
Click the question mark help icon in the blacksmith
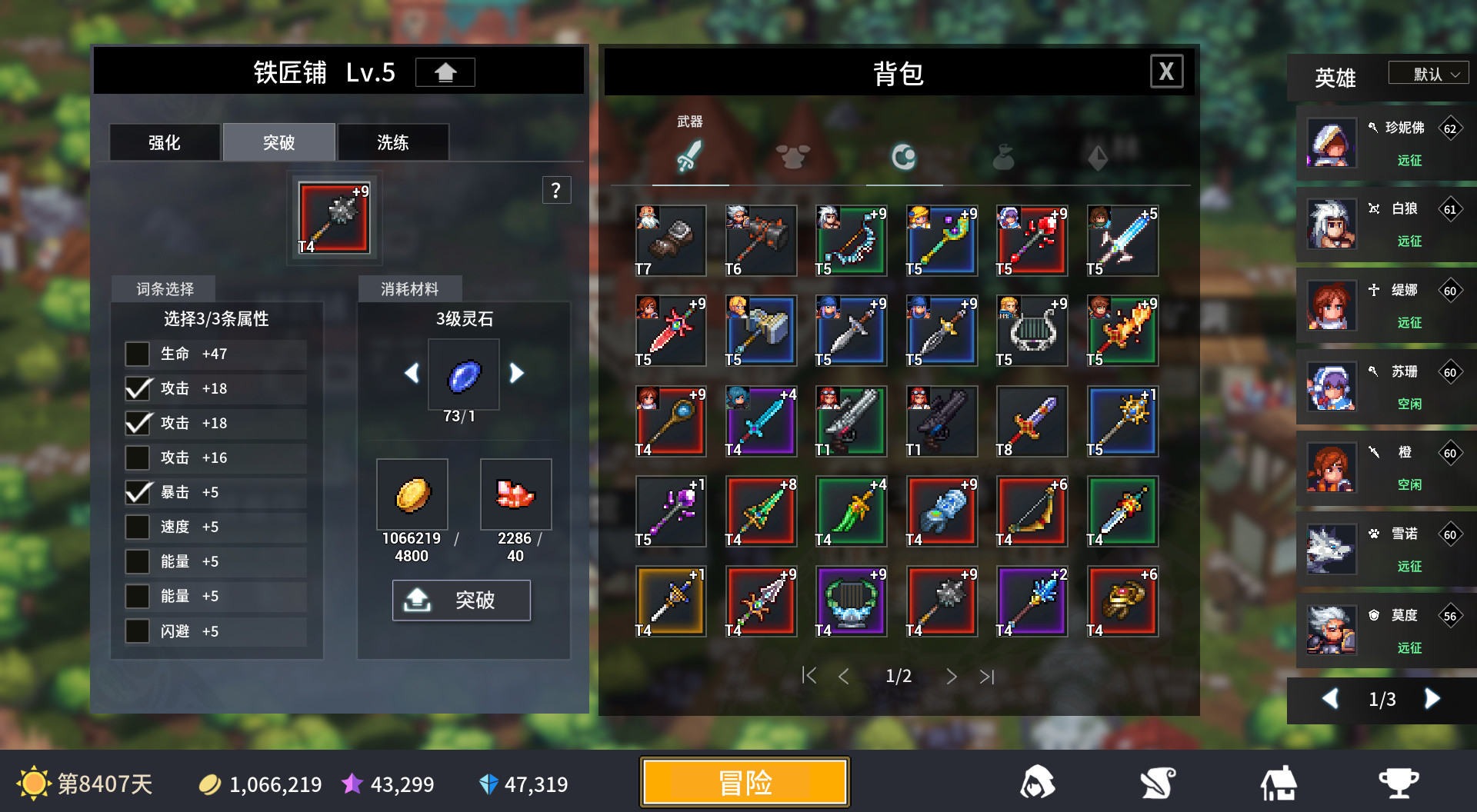click(x=556, y=190)
